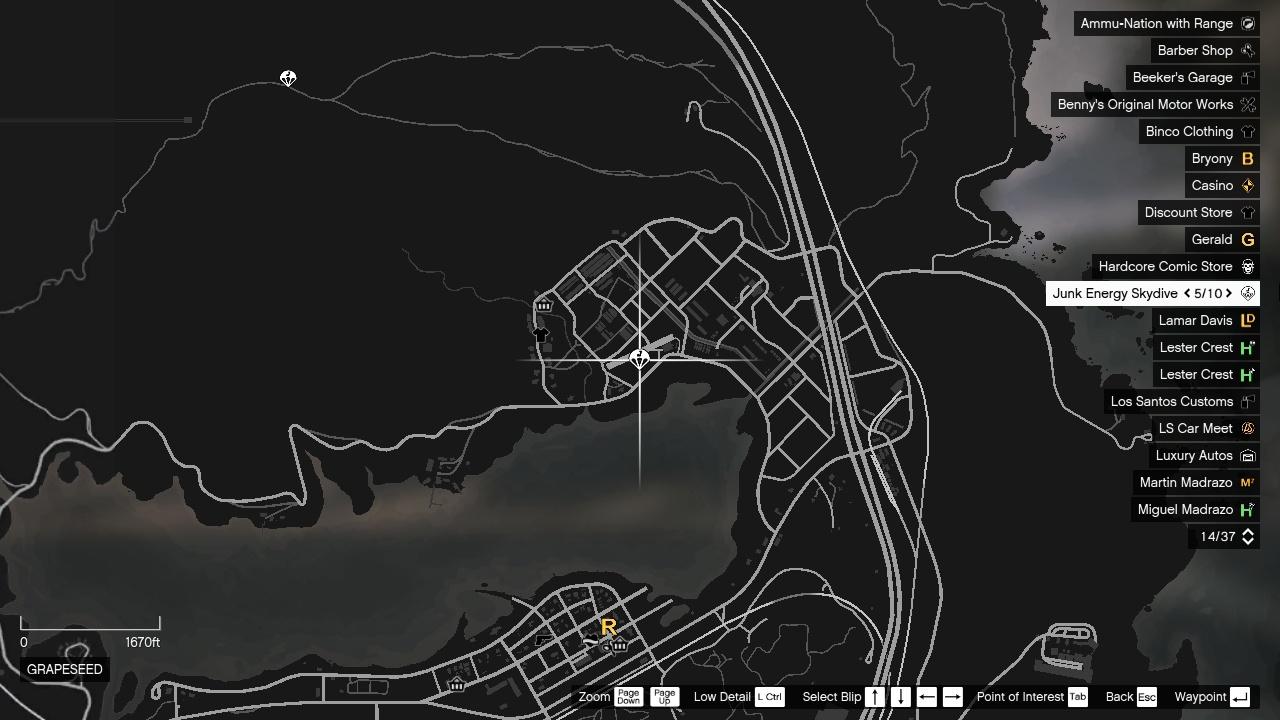Screen dimensions: 1280x720
Task: Click the yellow R mission blip in Grapeseed
Action: 608,628
